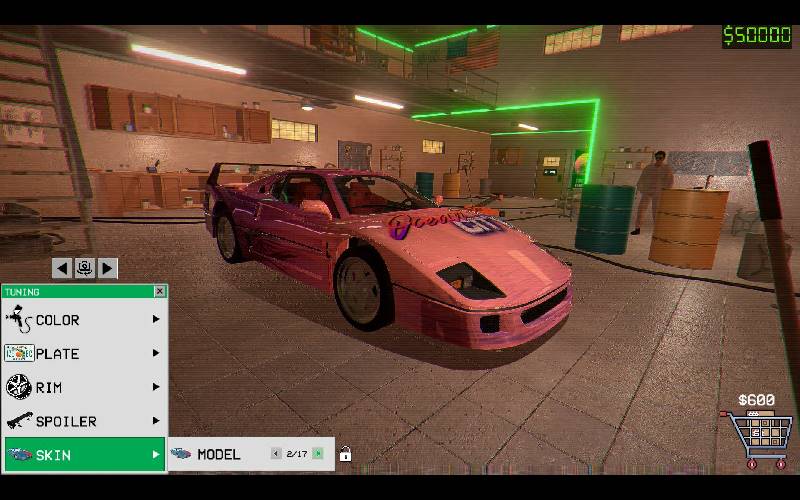The height and width of the screenshot is (500, 800).
Task: Choose the Rim tuning option
Action: [84, 387]
